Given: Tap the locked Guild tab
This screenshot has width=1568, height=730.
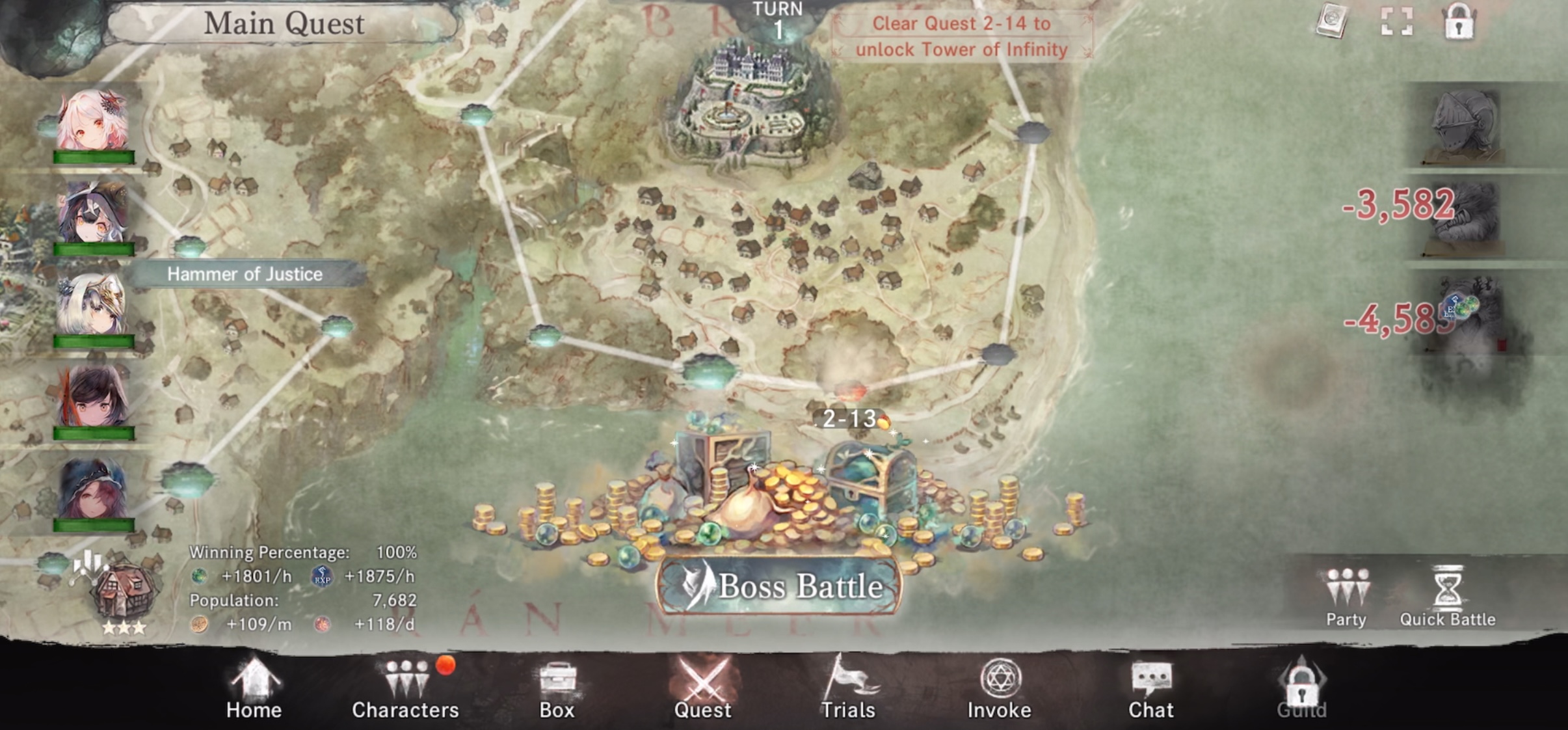Looking at the screenshot, I should (1301, 689).
